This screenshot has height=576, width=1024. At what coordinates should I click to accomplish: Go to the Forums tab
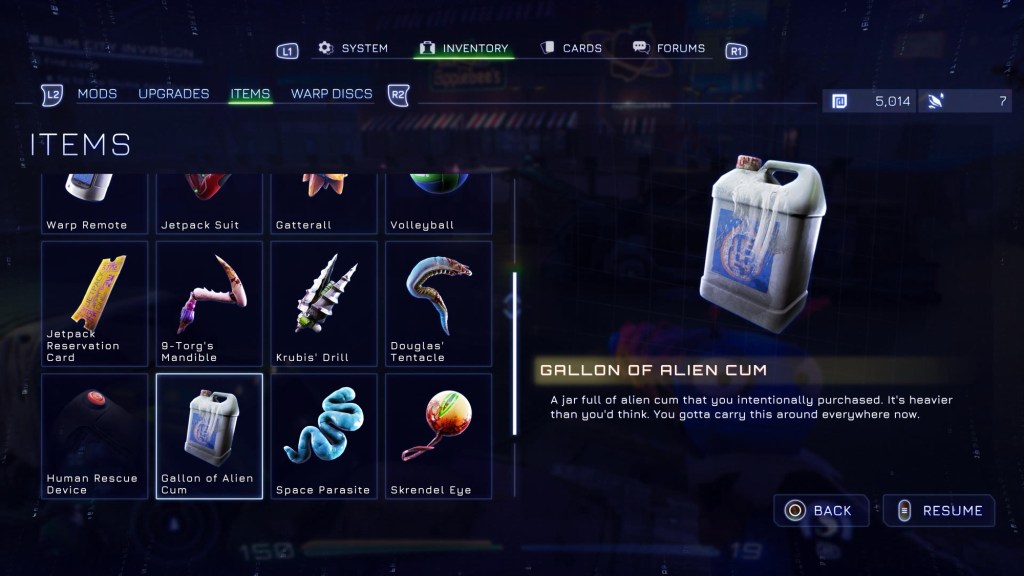pyautogui.click(x=669, y=48)
